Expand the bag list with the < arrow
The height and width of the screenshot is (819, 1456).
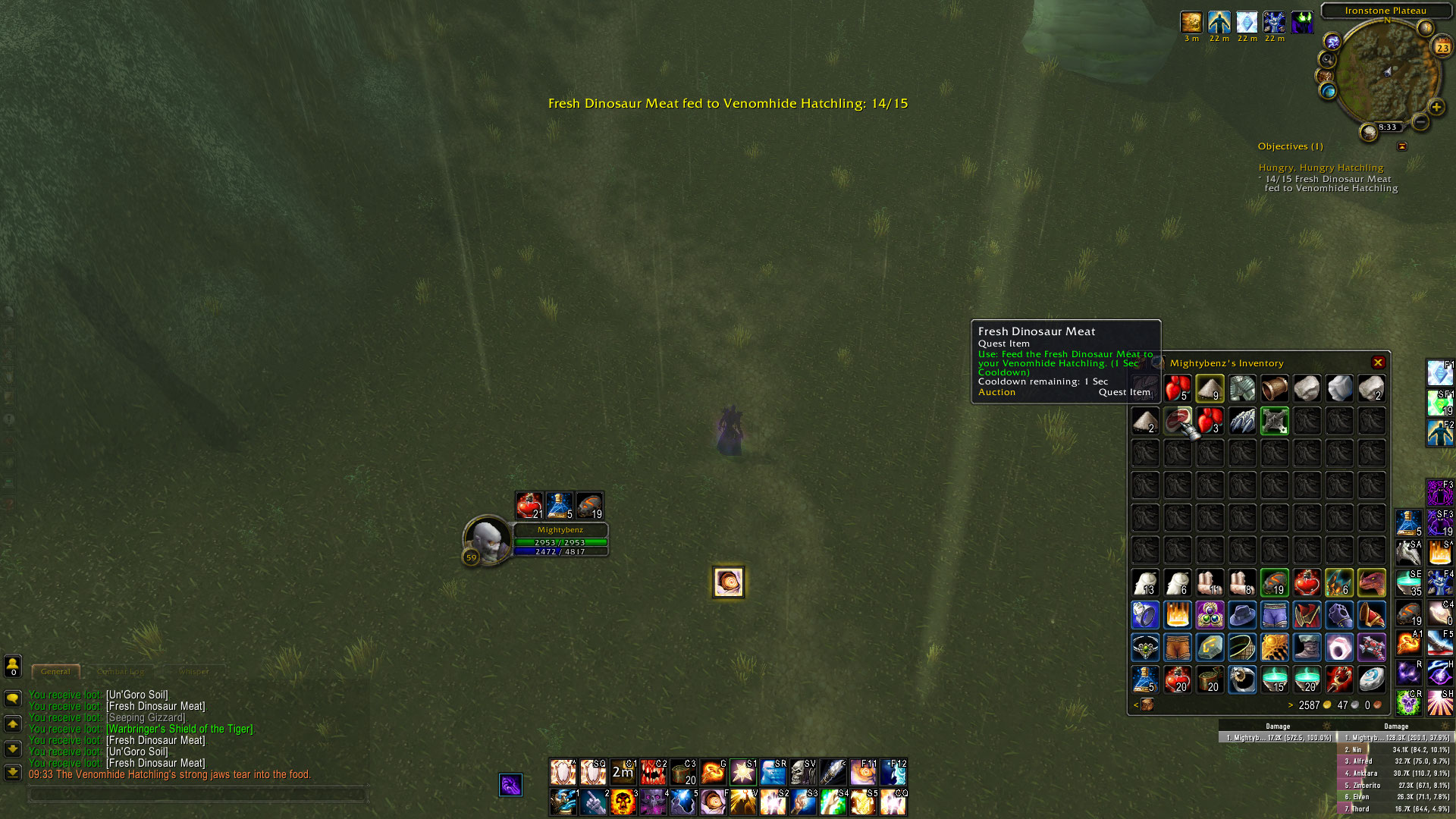pyautogui.click(x=1137, y=704)
